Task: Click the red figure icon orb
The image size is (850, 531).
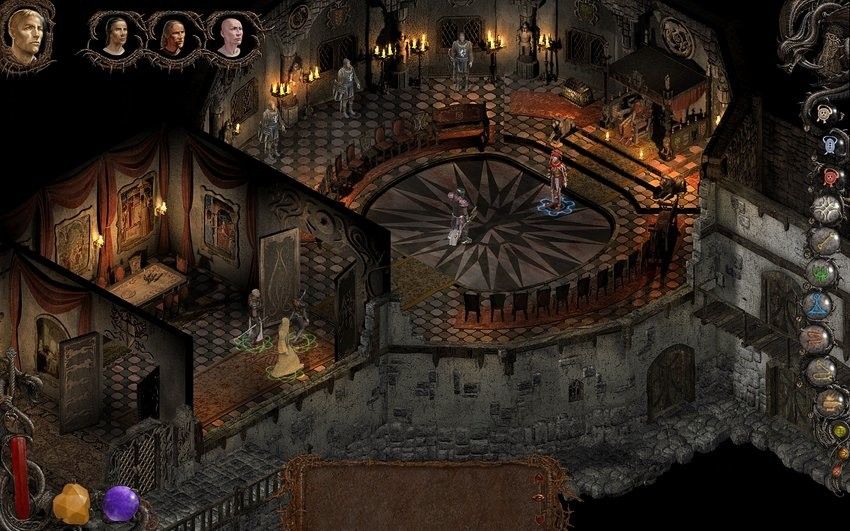Action: click(830, 177)
